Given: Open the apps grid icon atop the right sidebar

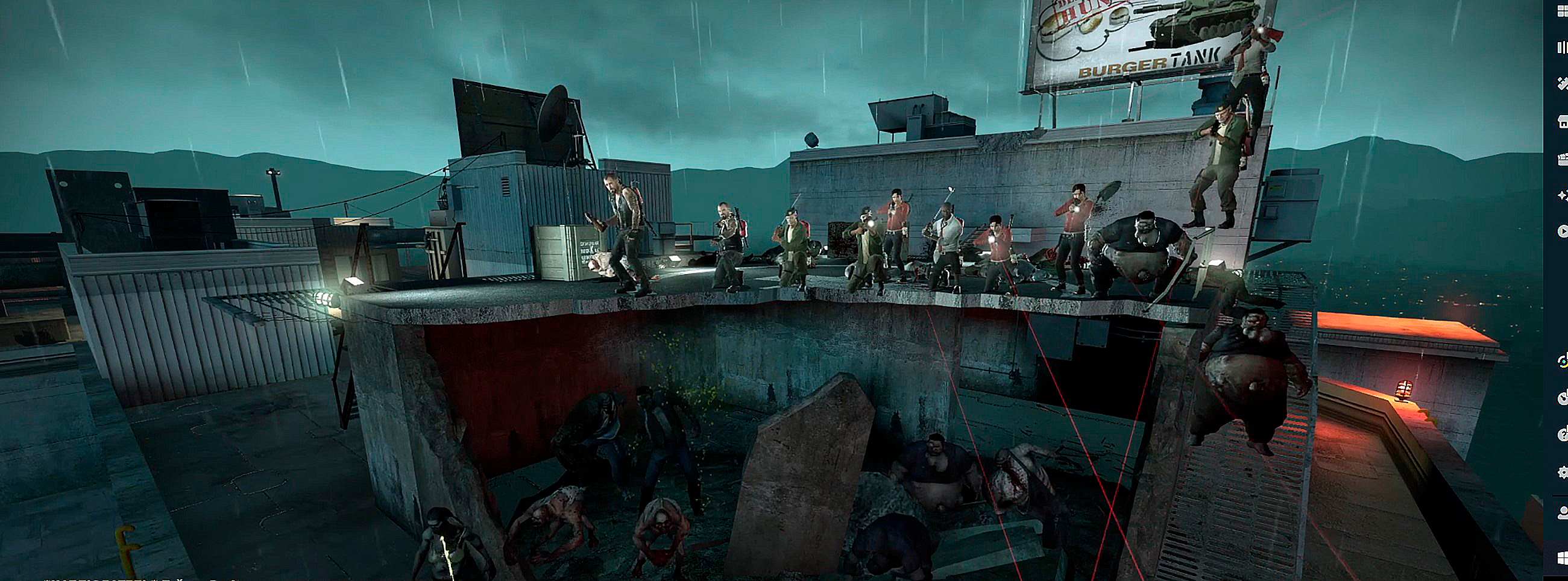Looking at the screenshot, I should 1562,9.
